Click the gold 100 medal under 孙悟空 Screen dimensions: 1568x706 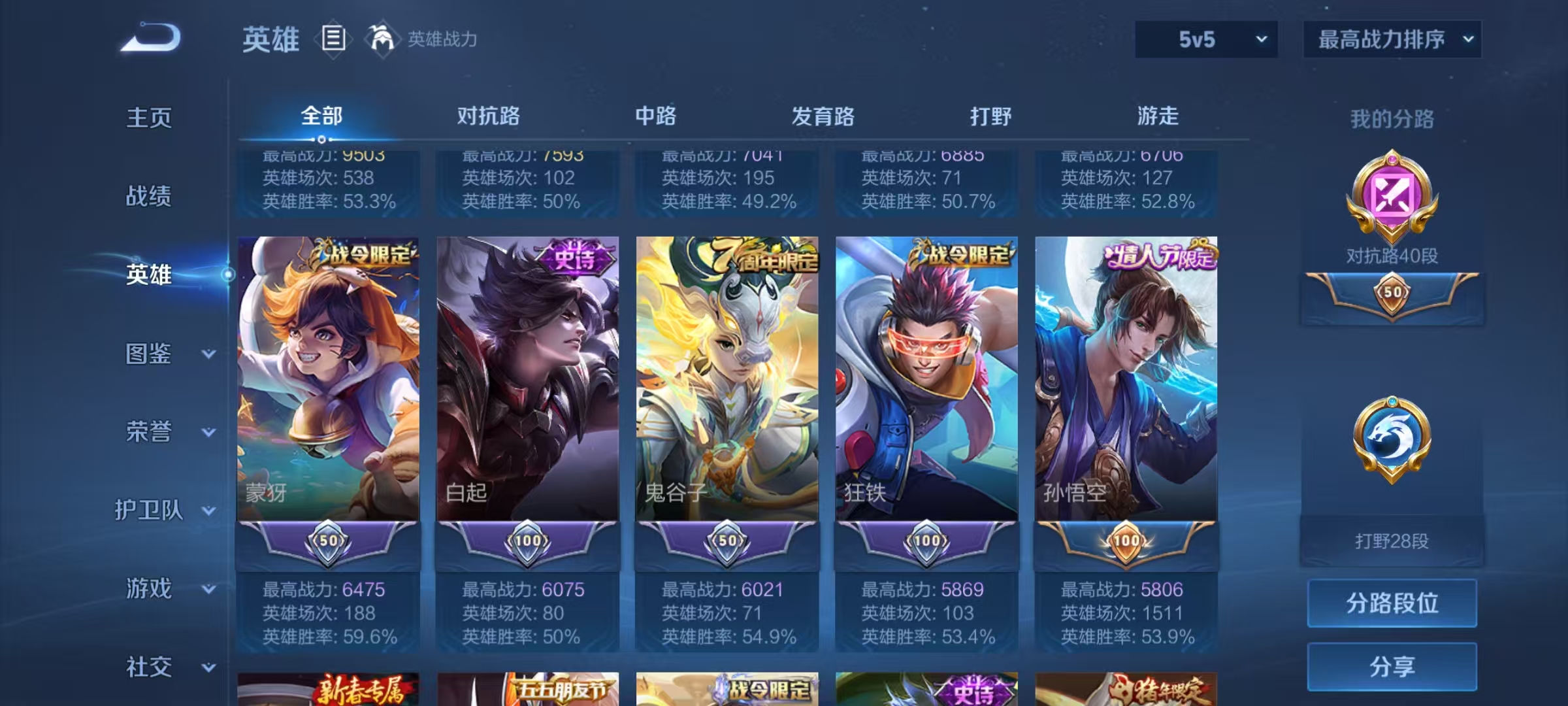[x=1128, y=540]
